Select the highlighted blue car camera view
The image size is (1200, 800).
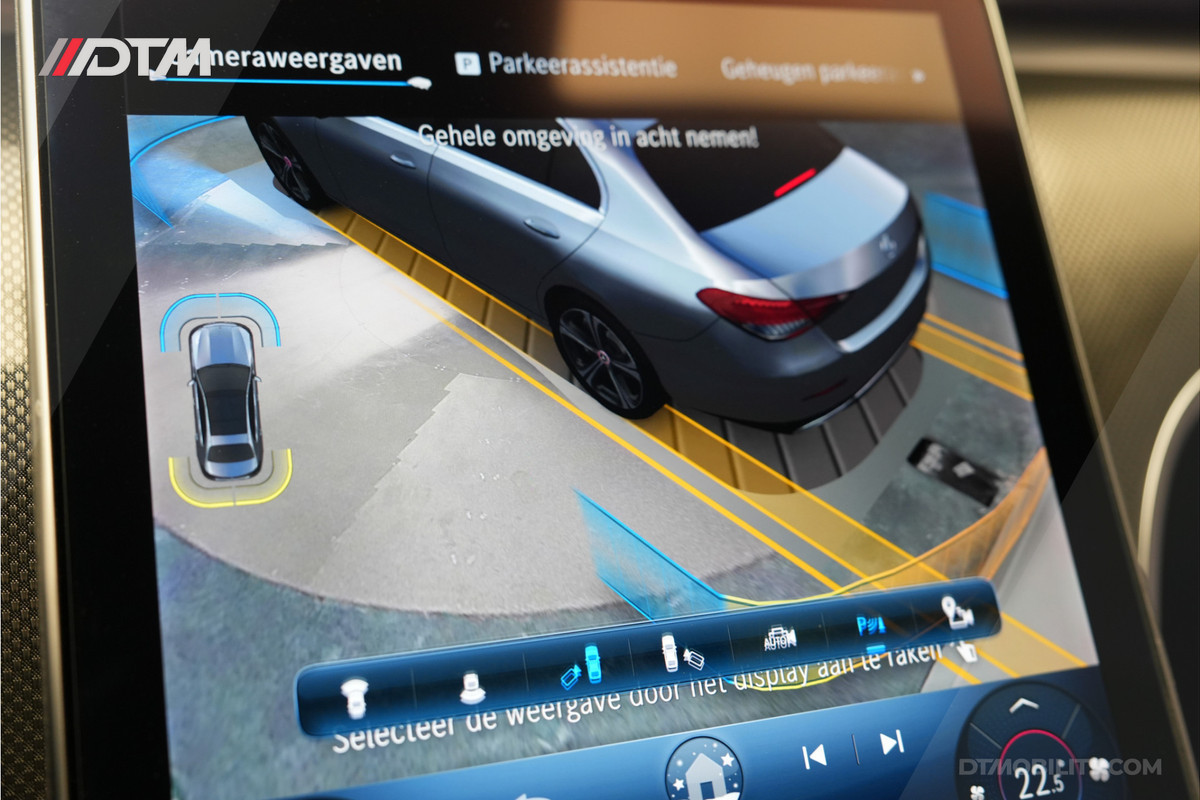click(581, 666)
